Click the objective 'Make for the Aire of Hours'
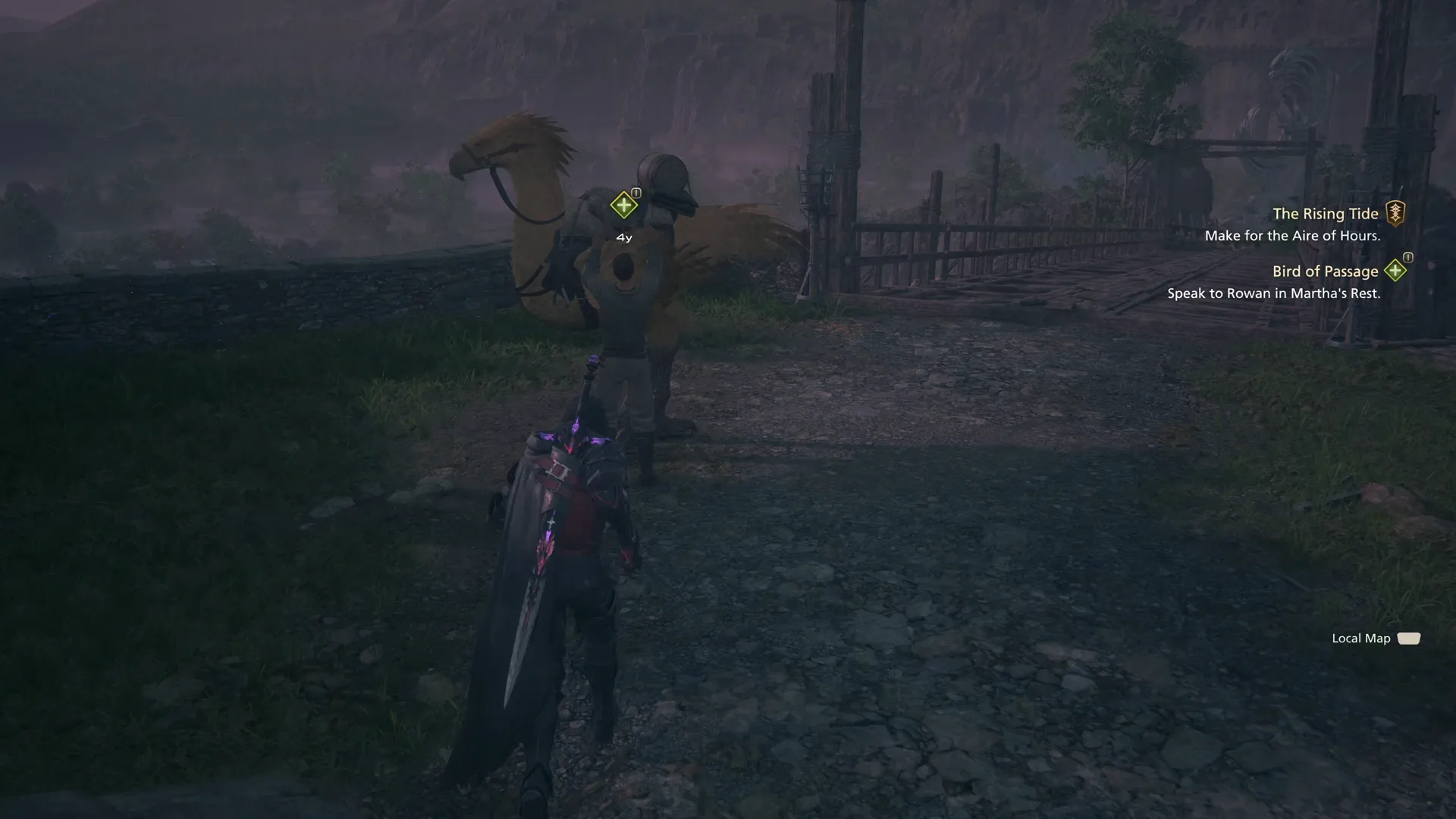 (1293, 236)
